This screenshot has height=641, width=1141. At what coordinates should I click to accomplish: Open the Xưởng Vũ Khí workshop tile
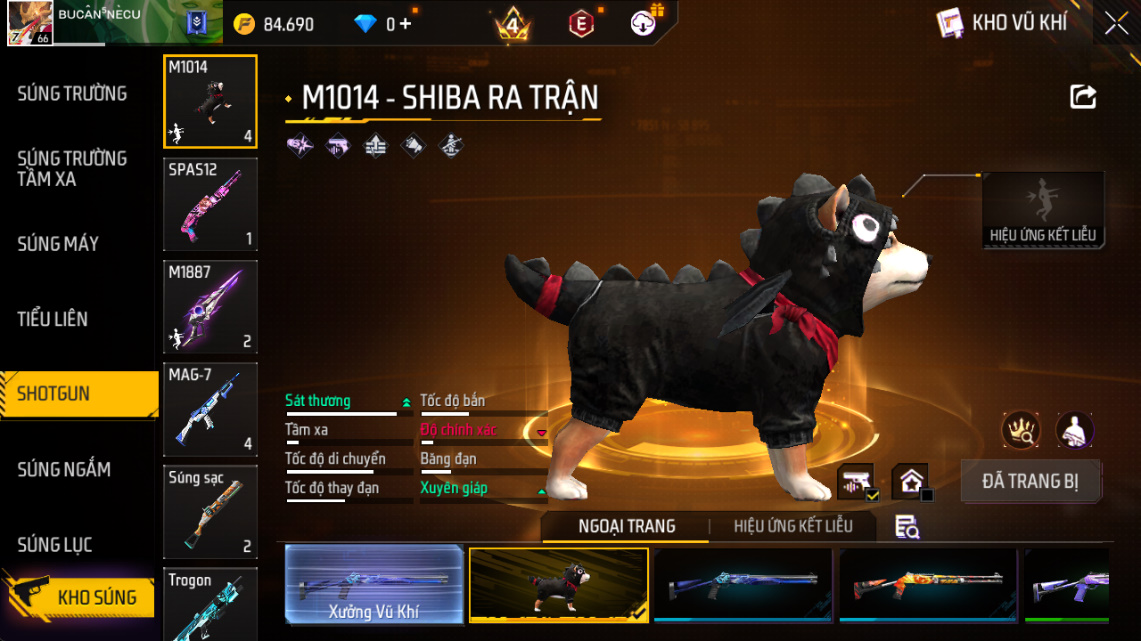tap(374, 584)
